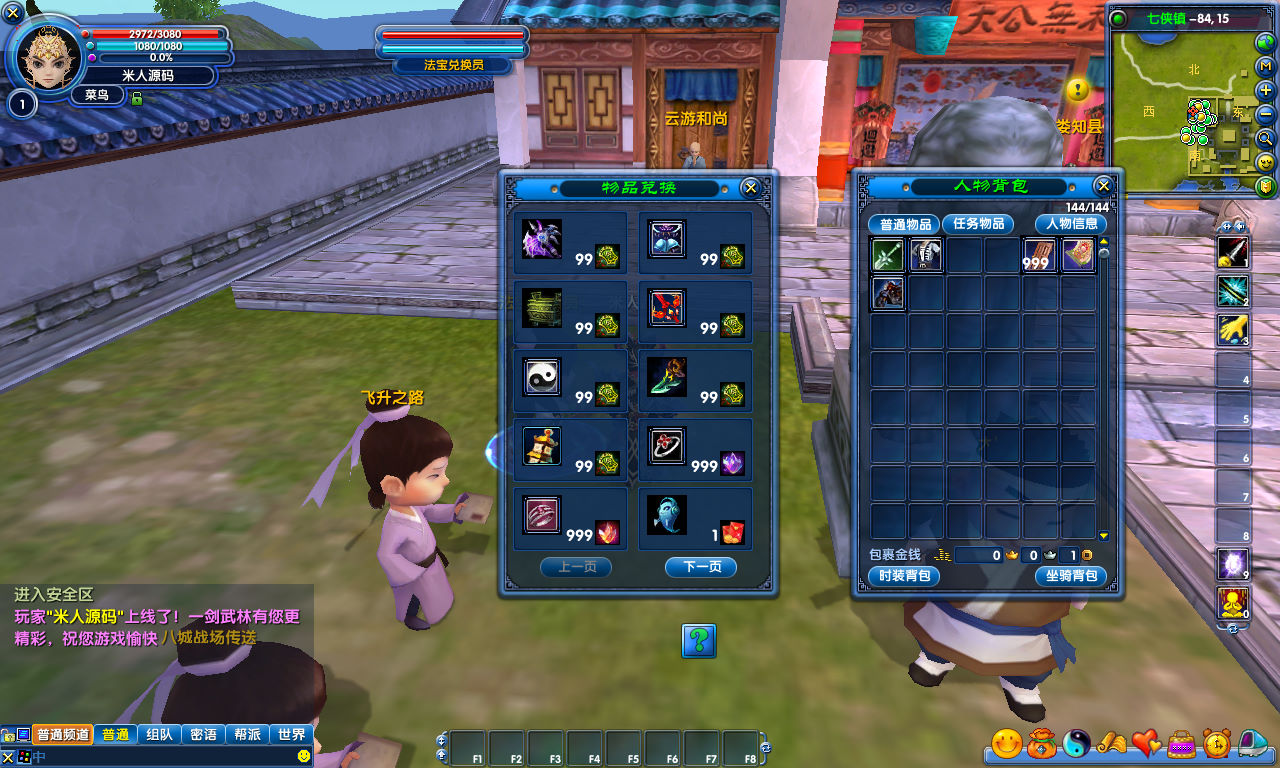The image size is (1280, 768).
Task: Open the red heart icon menu
Action: (1147, 743)
